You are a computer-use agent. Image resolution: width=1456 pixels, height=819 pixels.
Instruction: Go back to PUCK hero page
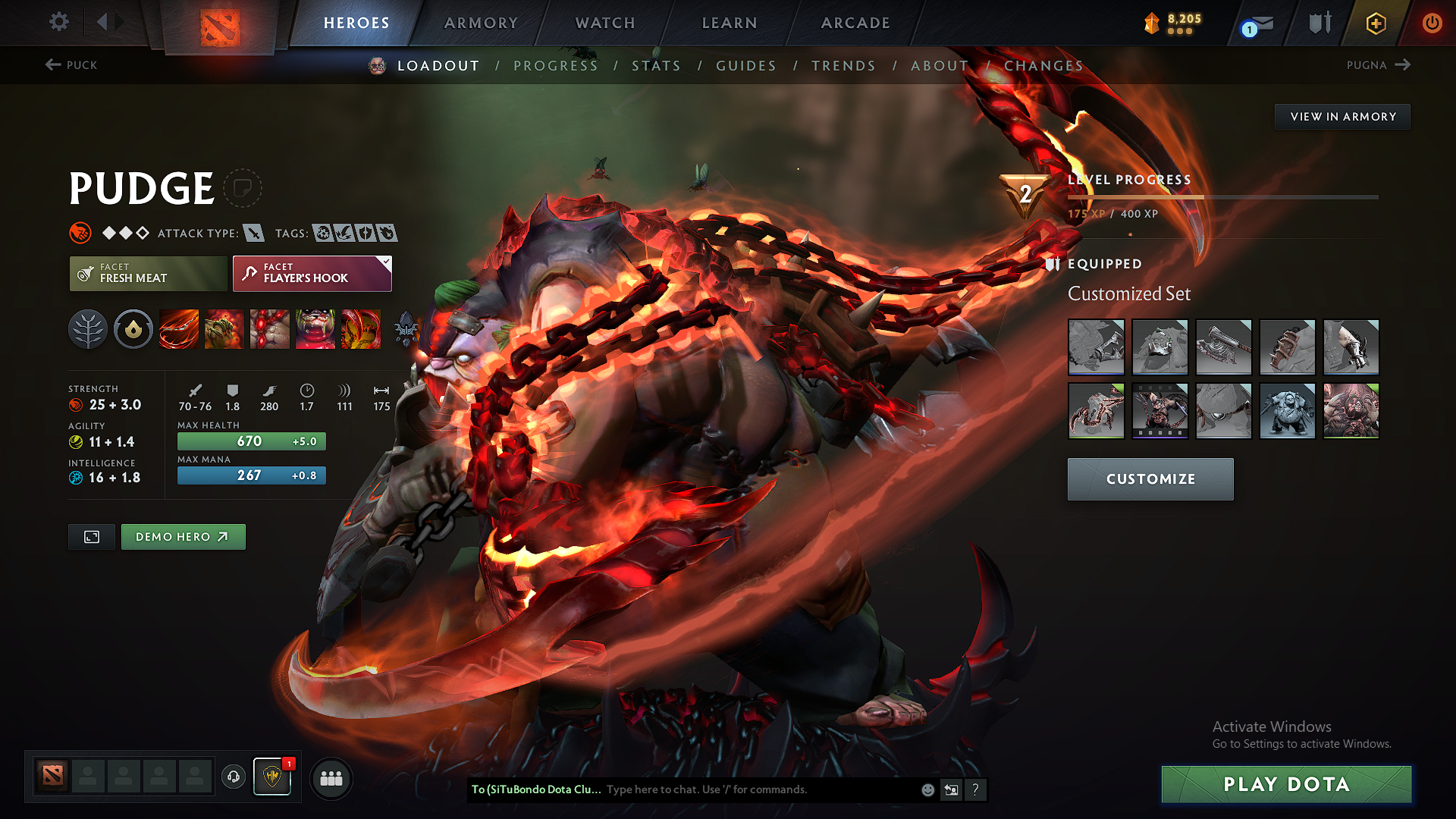72,65
